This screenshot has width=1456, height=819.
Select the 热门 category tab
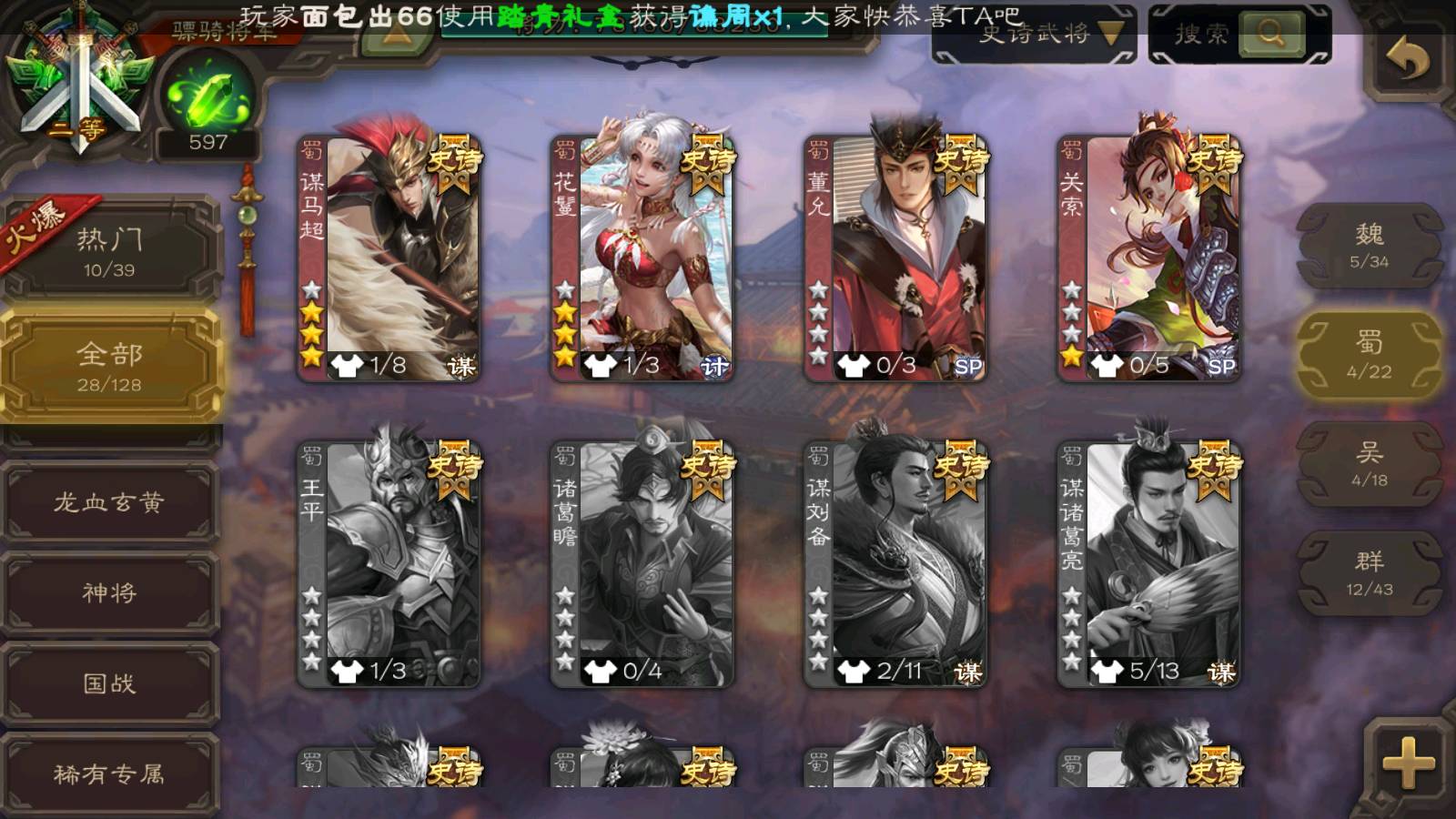[x=109, y=252]
